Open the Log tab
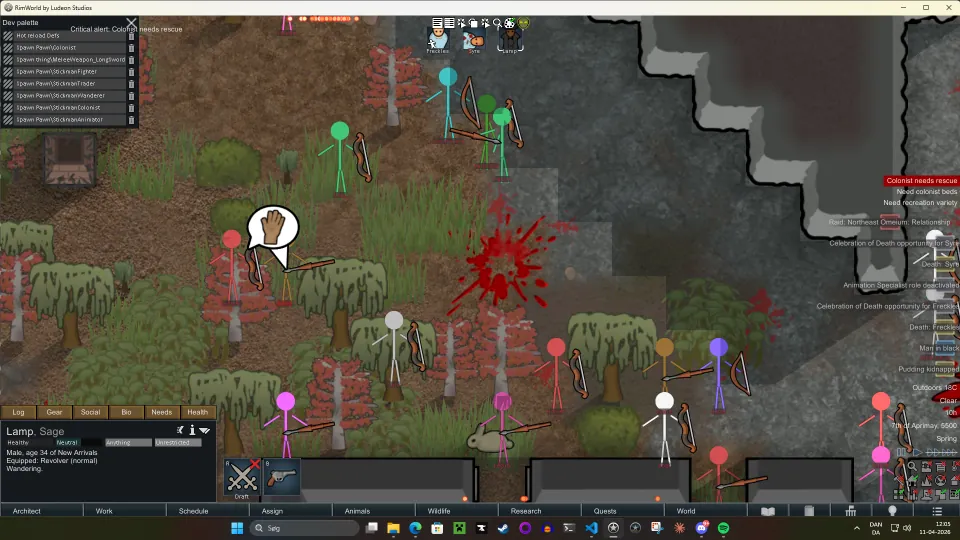Screen dimensions: 960x540 18,412
